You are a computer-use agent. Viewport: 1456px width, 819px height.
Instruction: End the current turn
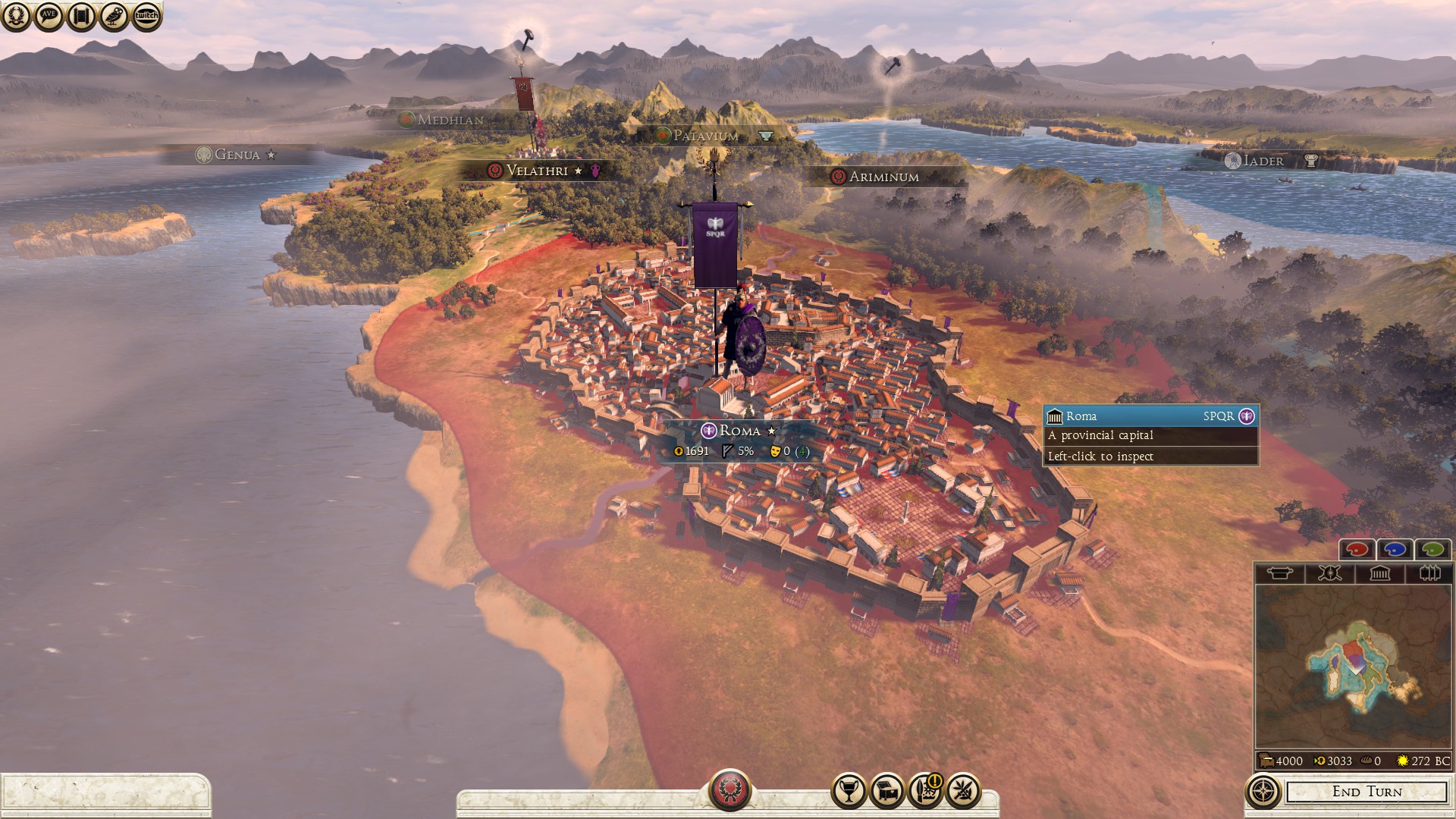1367,792
